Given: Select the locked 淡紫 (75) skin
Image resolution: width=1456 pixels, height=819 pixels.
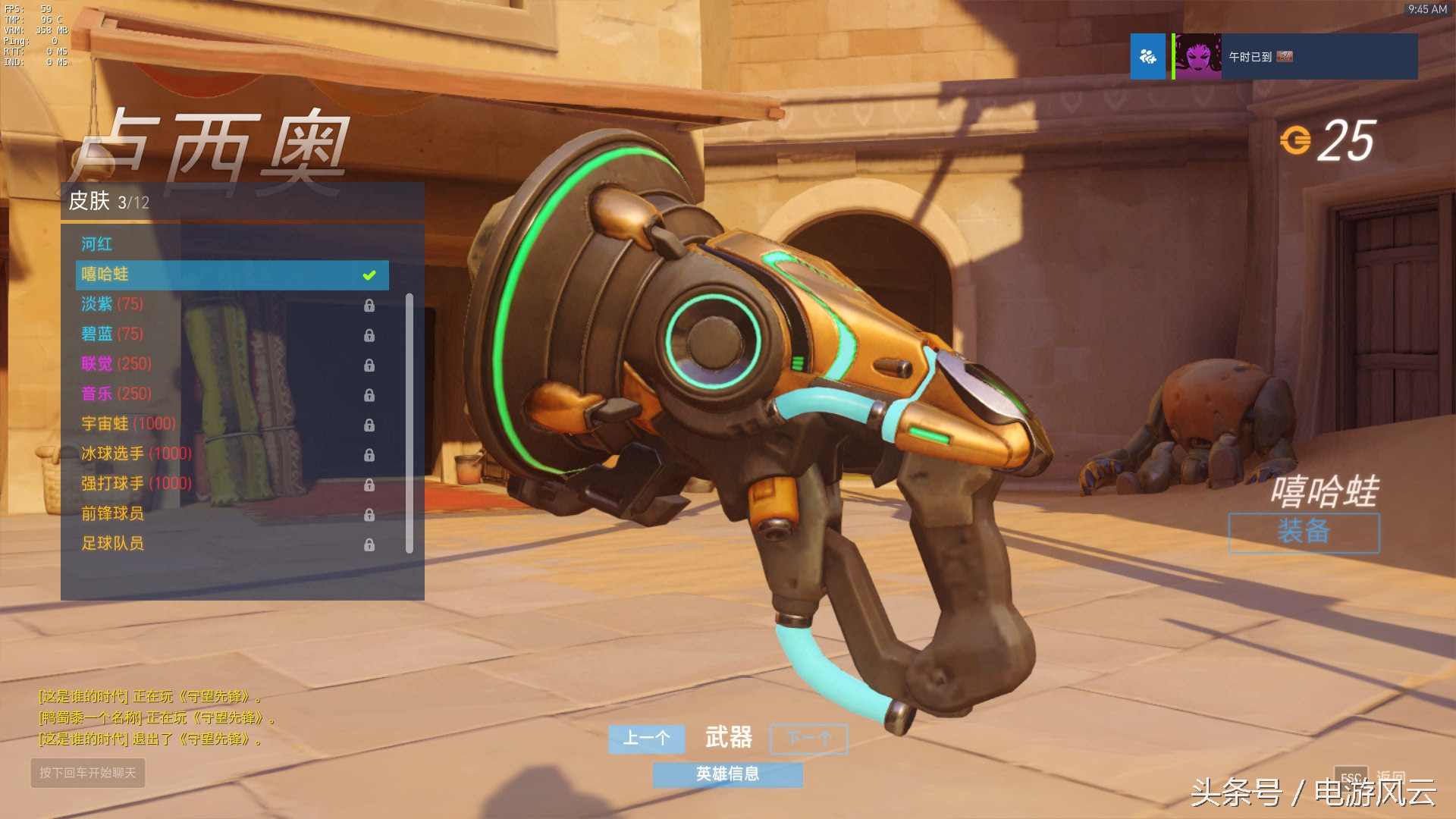Looking at the screenshot, I should 112,304.
